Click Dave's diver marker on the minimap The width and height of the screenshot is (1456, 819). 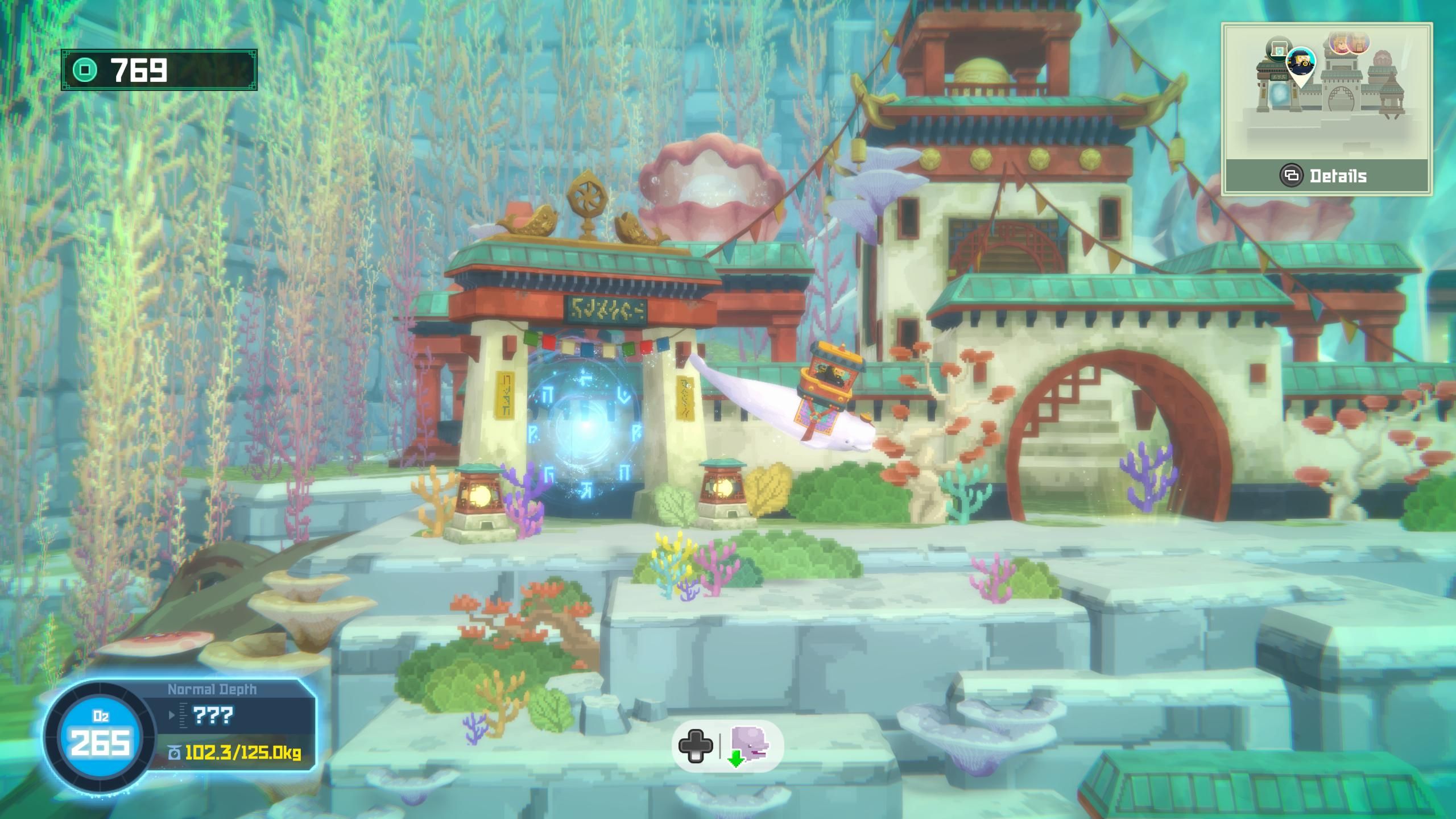[1300, 61]
